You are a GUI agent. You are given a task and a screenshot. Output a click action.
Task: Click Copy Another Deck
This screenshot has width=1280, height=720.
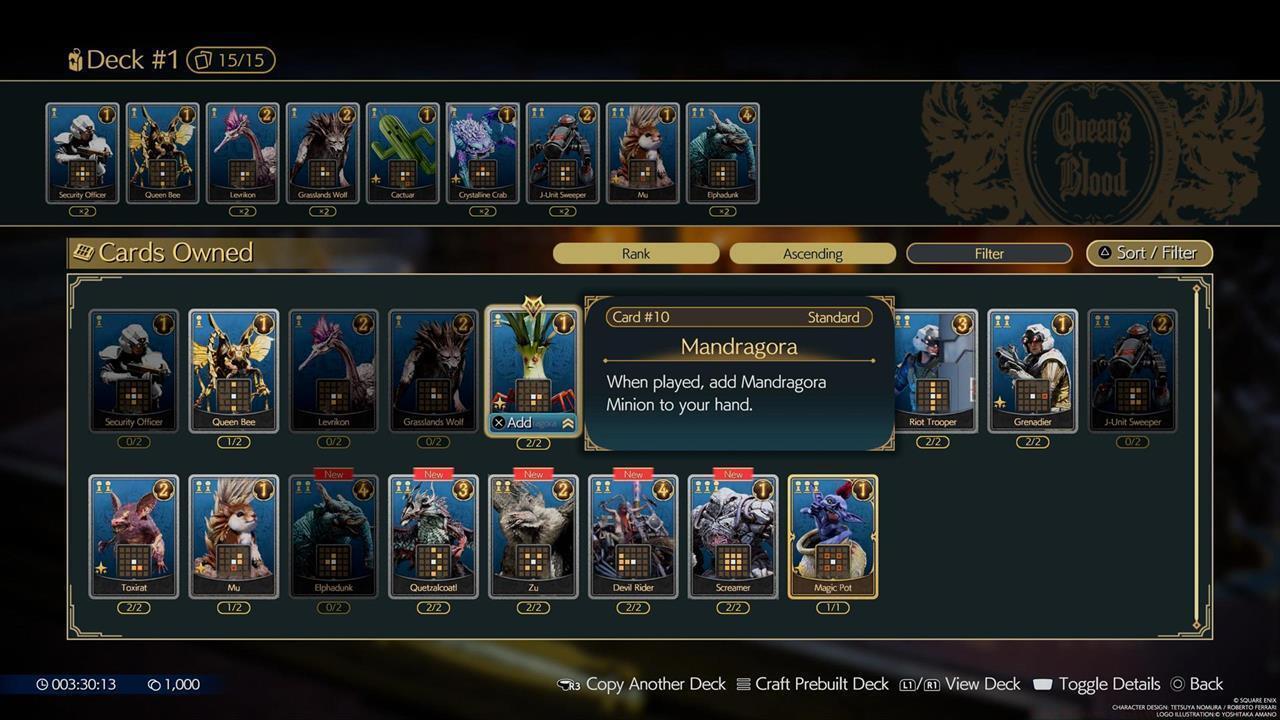pyautogui.click(x=656, y=684)
